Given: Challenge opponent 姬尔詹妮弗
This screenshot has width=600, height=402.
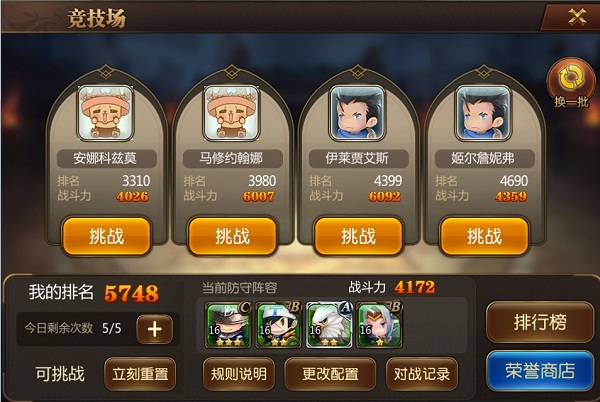Looking at the screenshot, I should [484, 236].
